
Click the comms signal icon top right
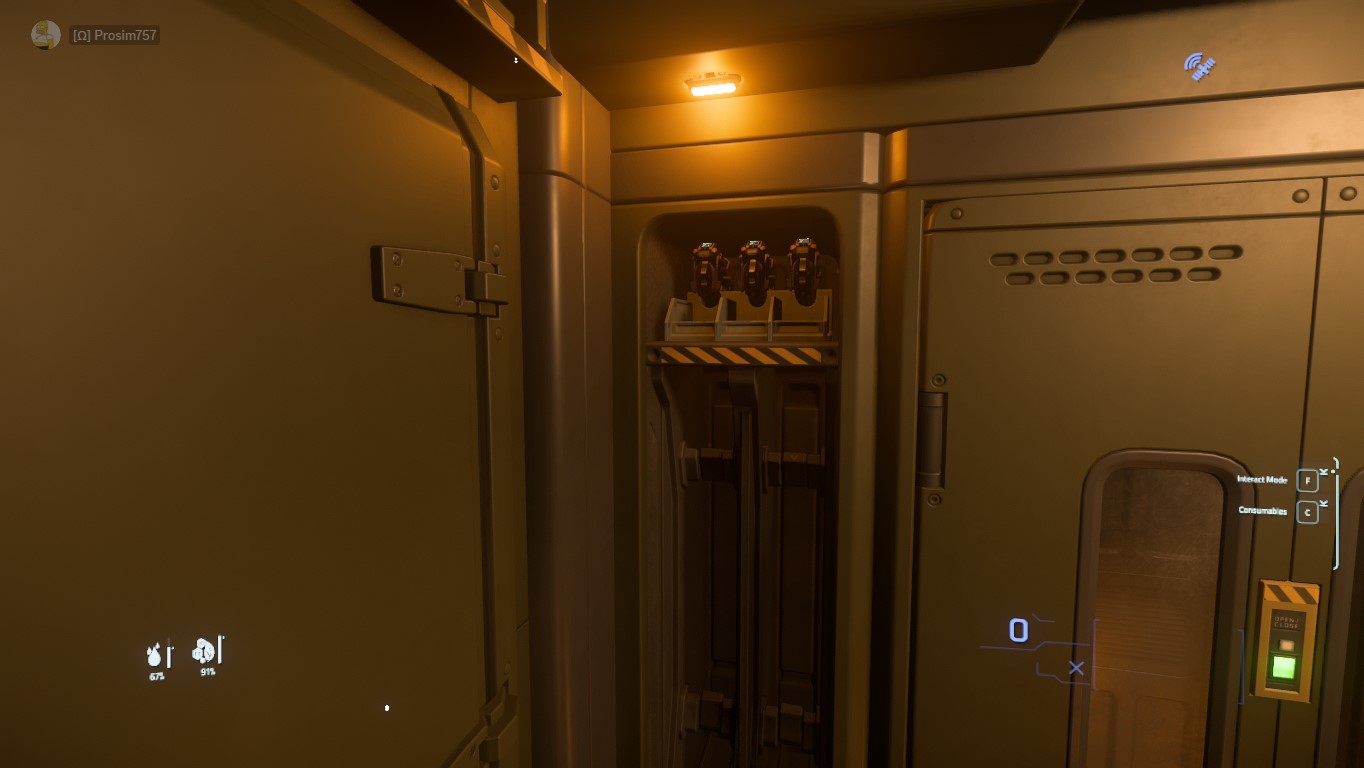point(1197,64)
